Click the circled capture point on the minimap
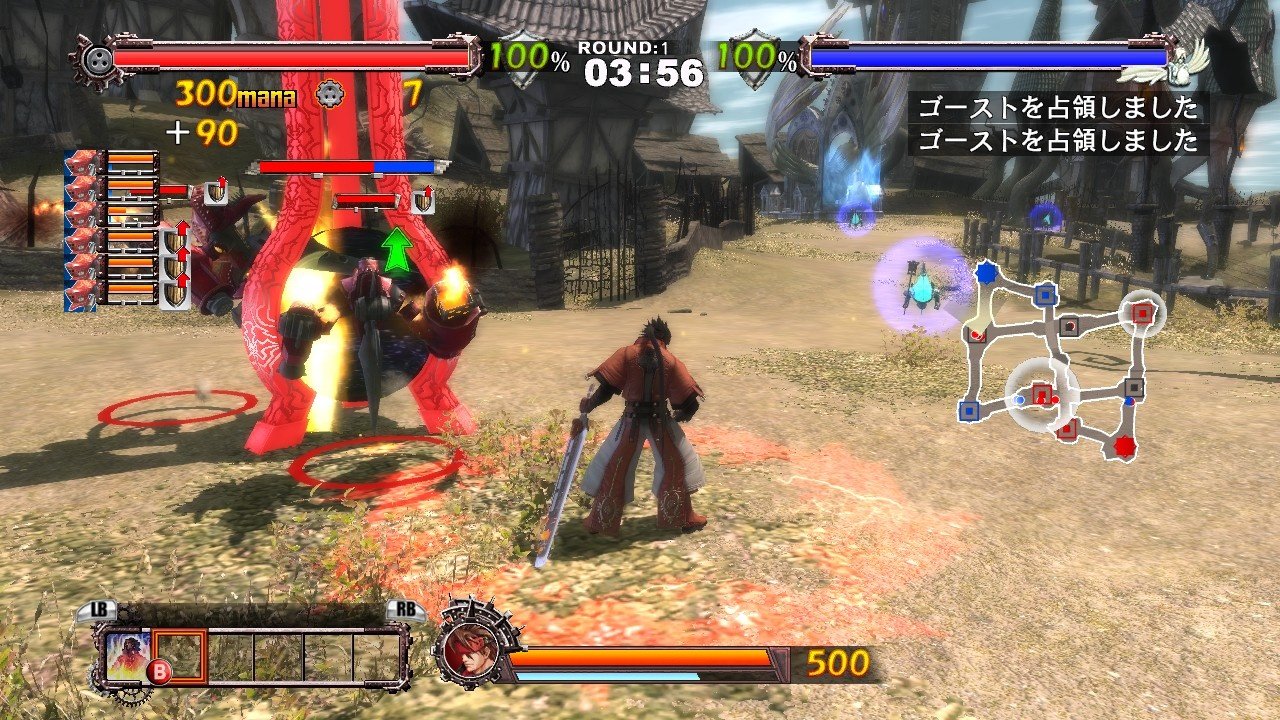Image resolution: width=1280 pixels, height=720 pixels. point(1040,393)
